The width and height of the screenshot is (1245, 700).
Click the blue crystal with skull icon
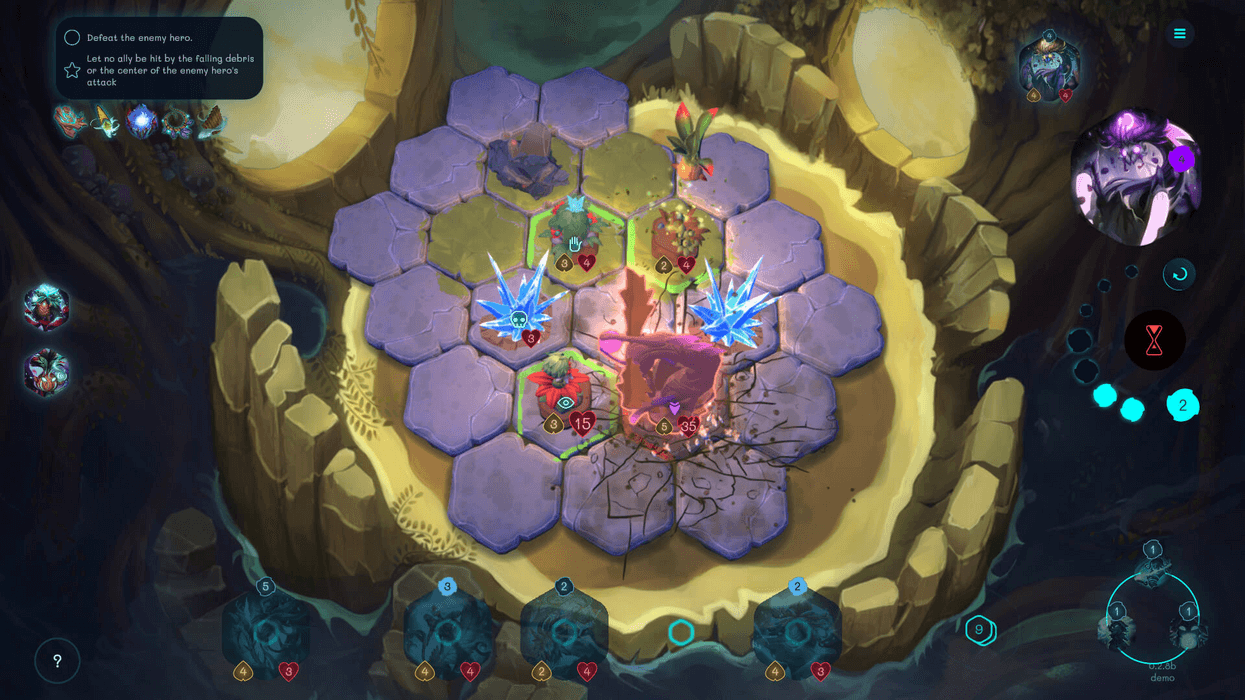click(519, 305)
